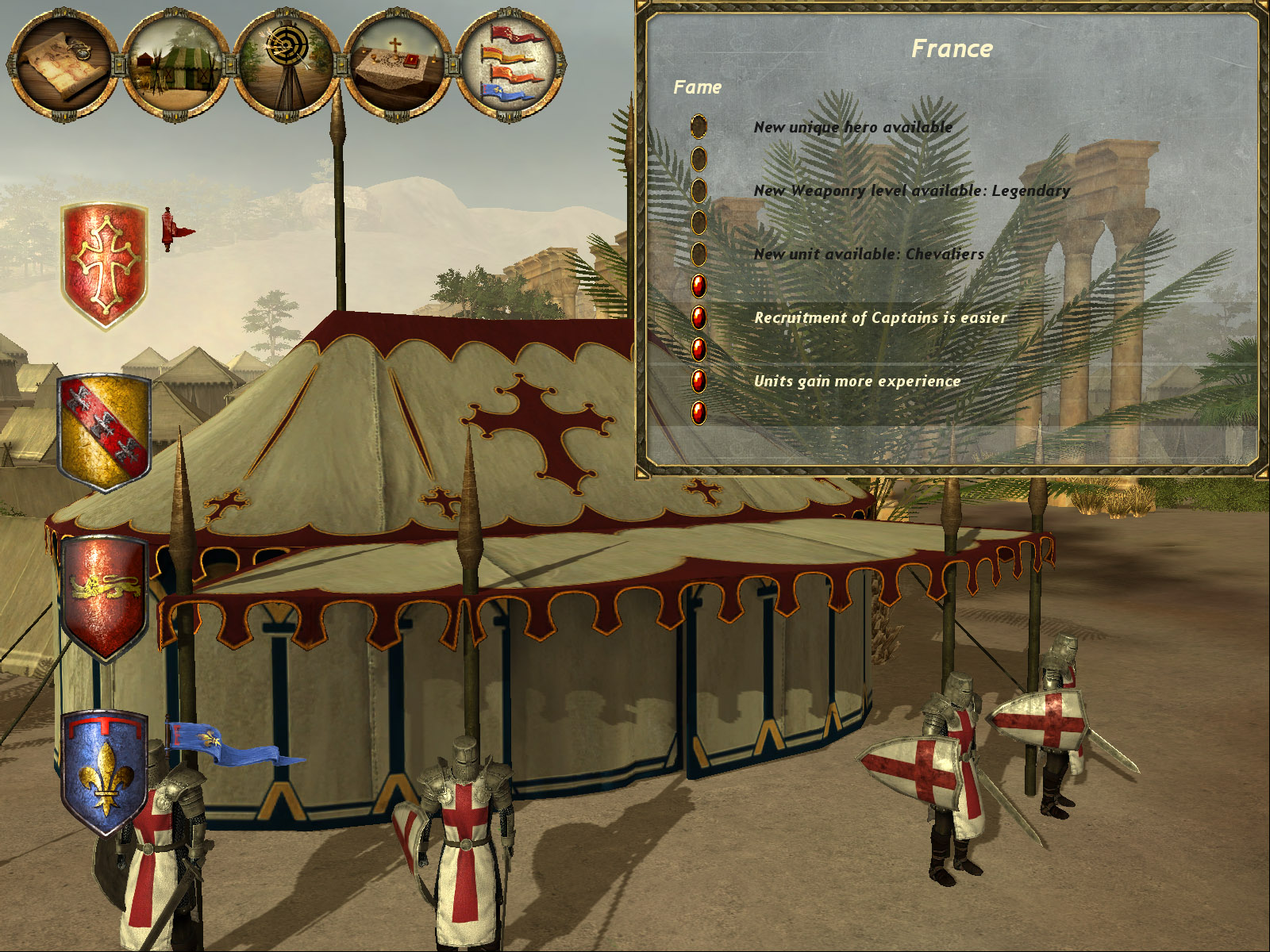Click the gem column showing fame progress

pyautogui.click(x=698, y=270)
